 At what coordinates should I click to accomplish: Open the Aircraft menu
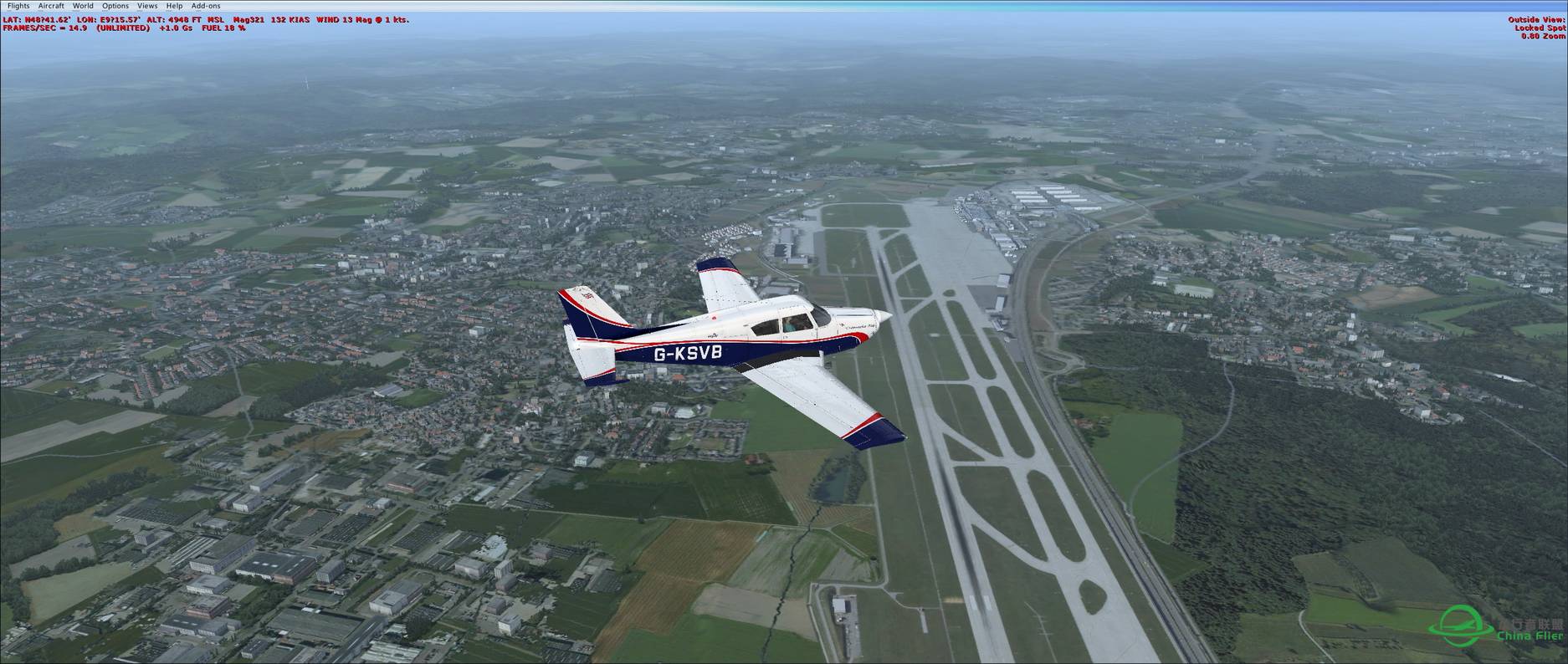(51, 6)
